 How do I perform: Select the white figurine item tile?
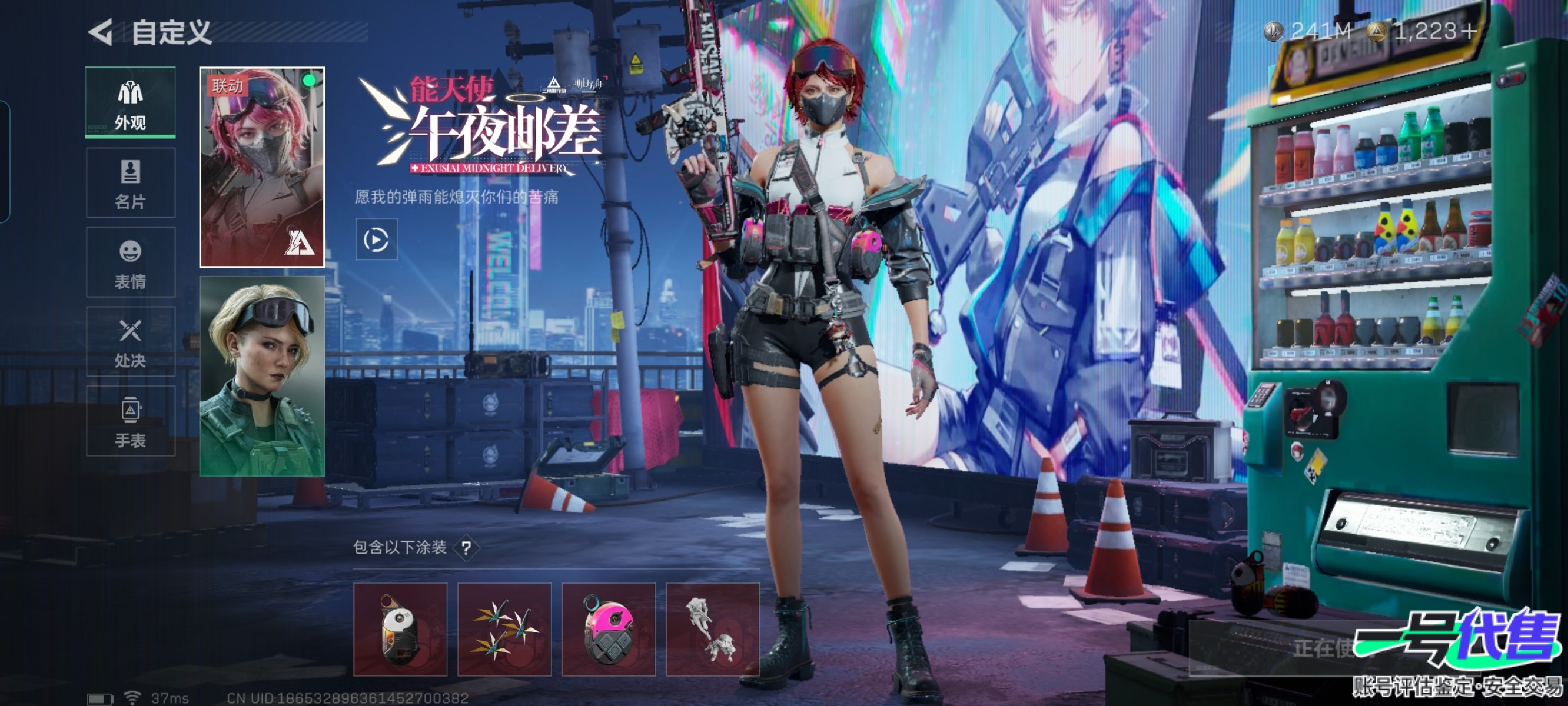click(x=712, y=630)
